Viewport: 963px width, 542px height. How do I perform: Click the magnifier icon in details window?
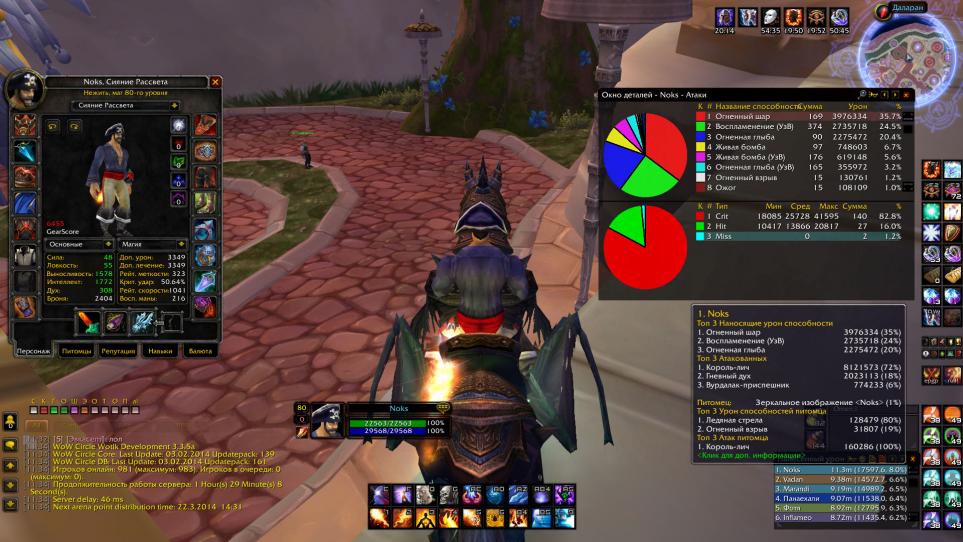tap(861, 95)
